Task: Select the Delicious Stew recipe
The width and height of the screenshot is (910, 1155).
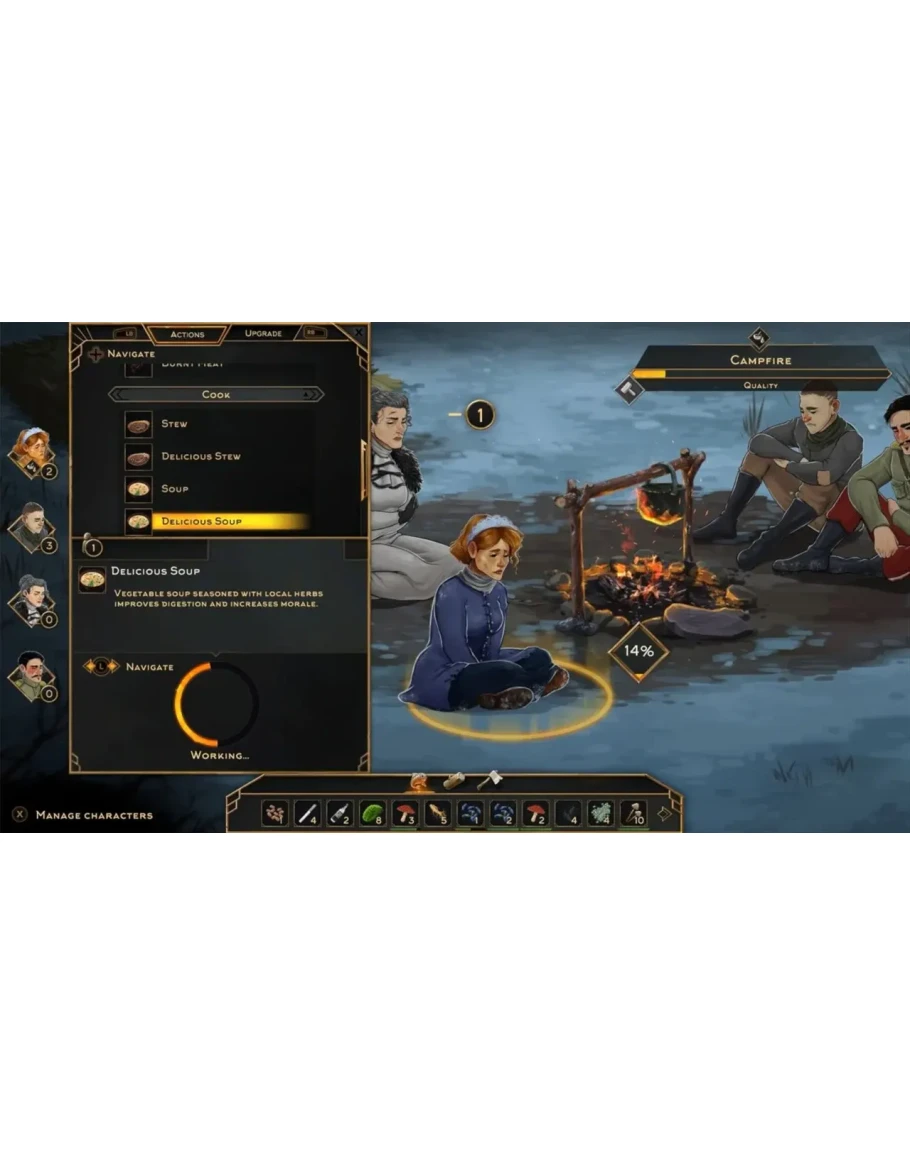Action: tap(200, 457)
